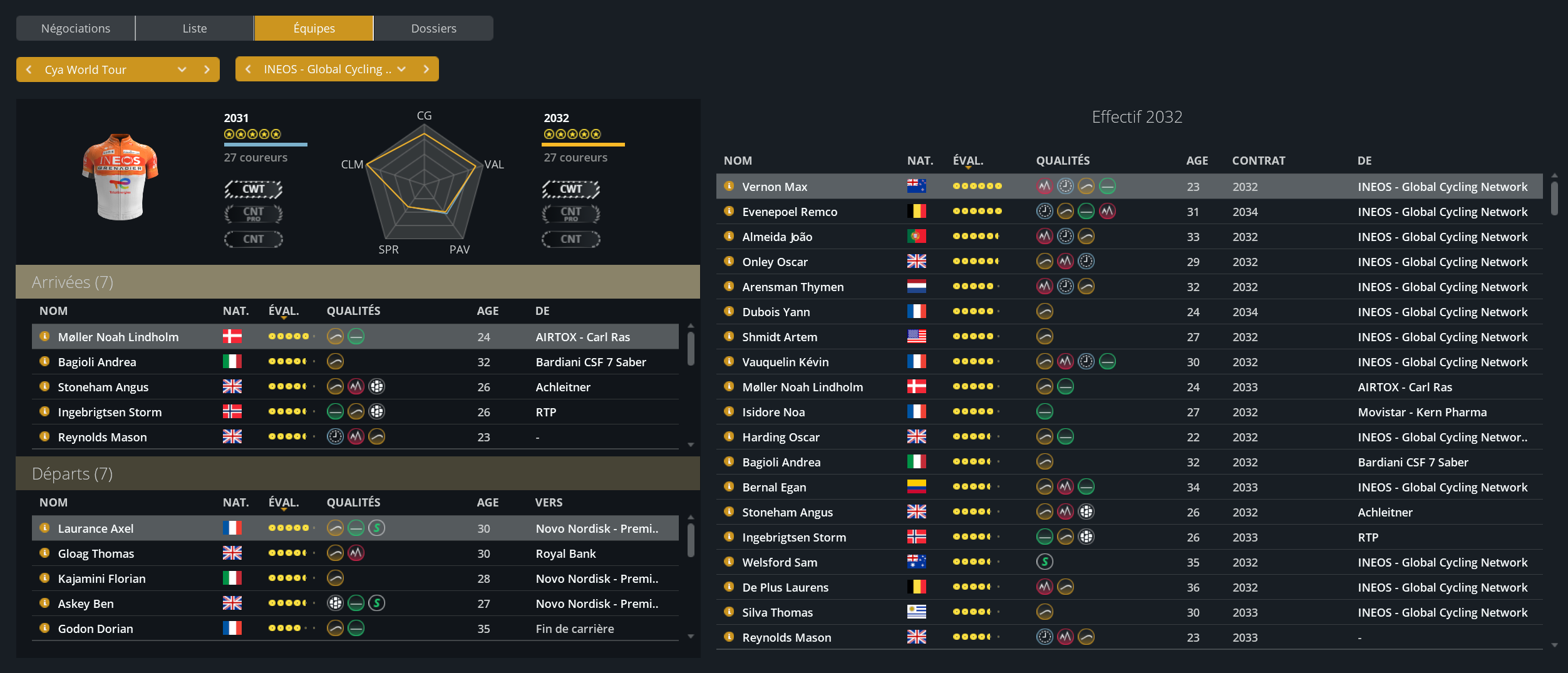The image size is (1568, 673).
Task: Go to next team with right arrow
Action: (x=426, y=69)
